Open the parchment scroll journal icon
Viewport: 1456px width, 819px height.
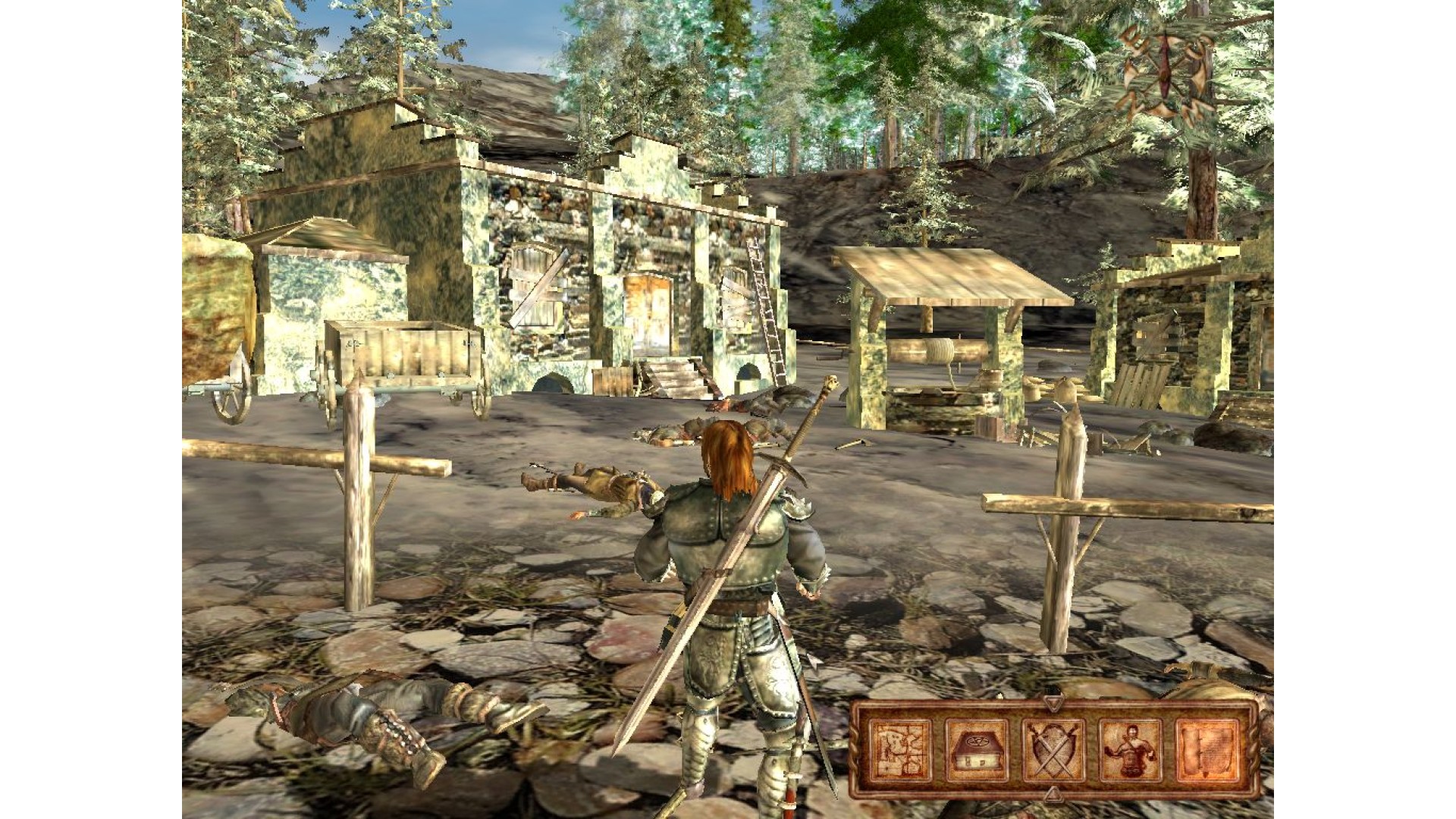point(1207,749)
